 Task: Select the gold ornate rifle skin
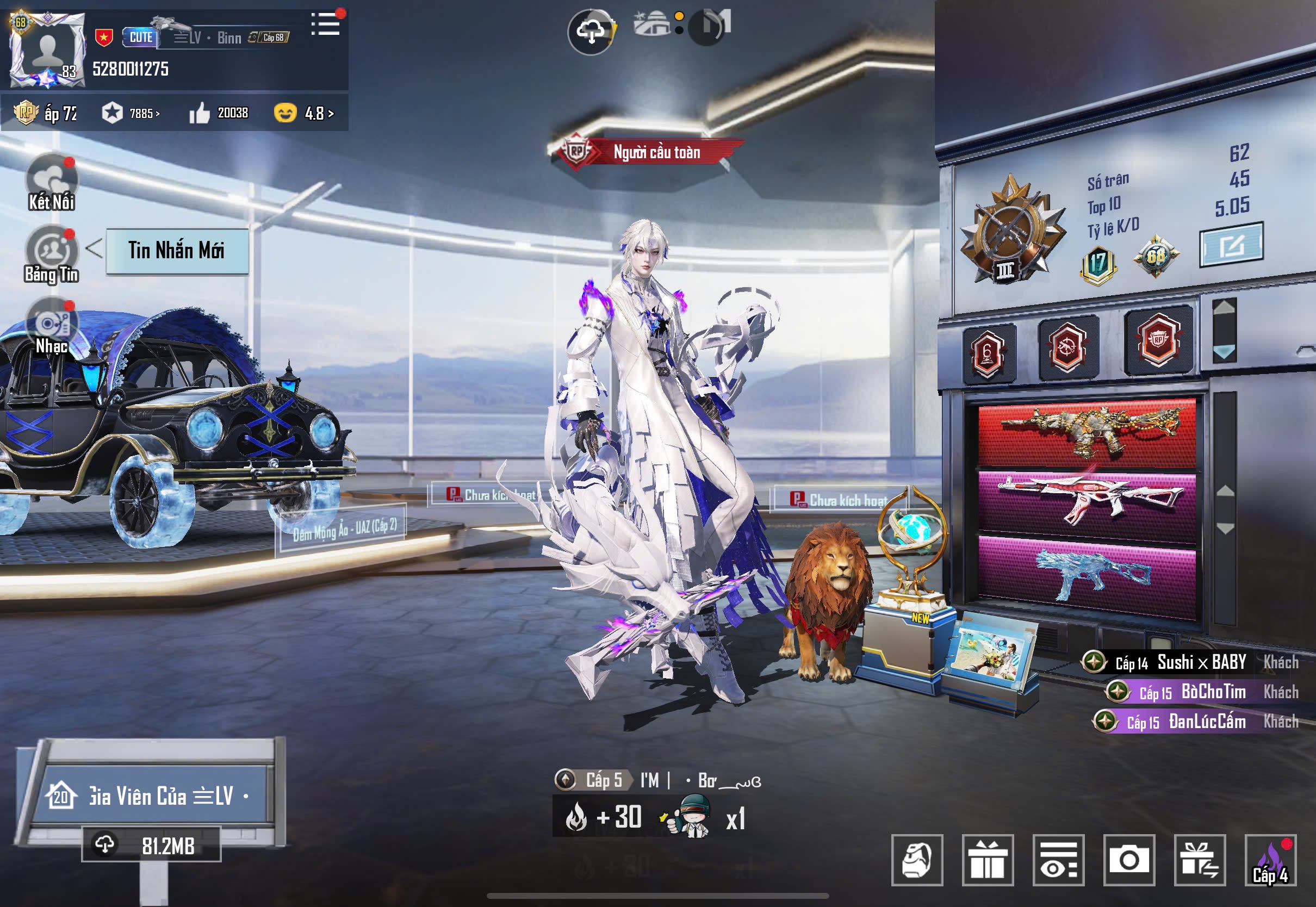[1087, 433]
